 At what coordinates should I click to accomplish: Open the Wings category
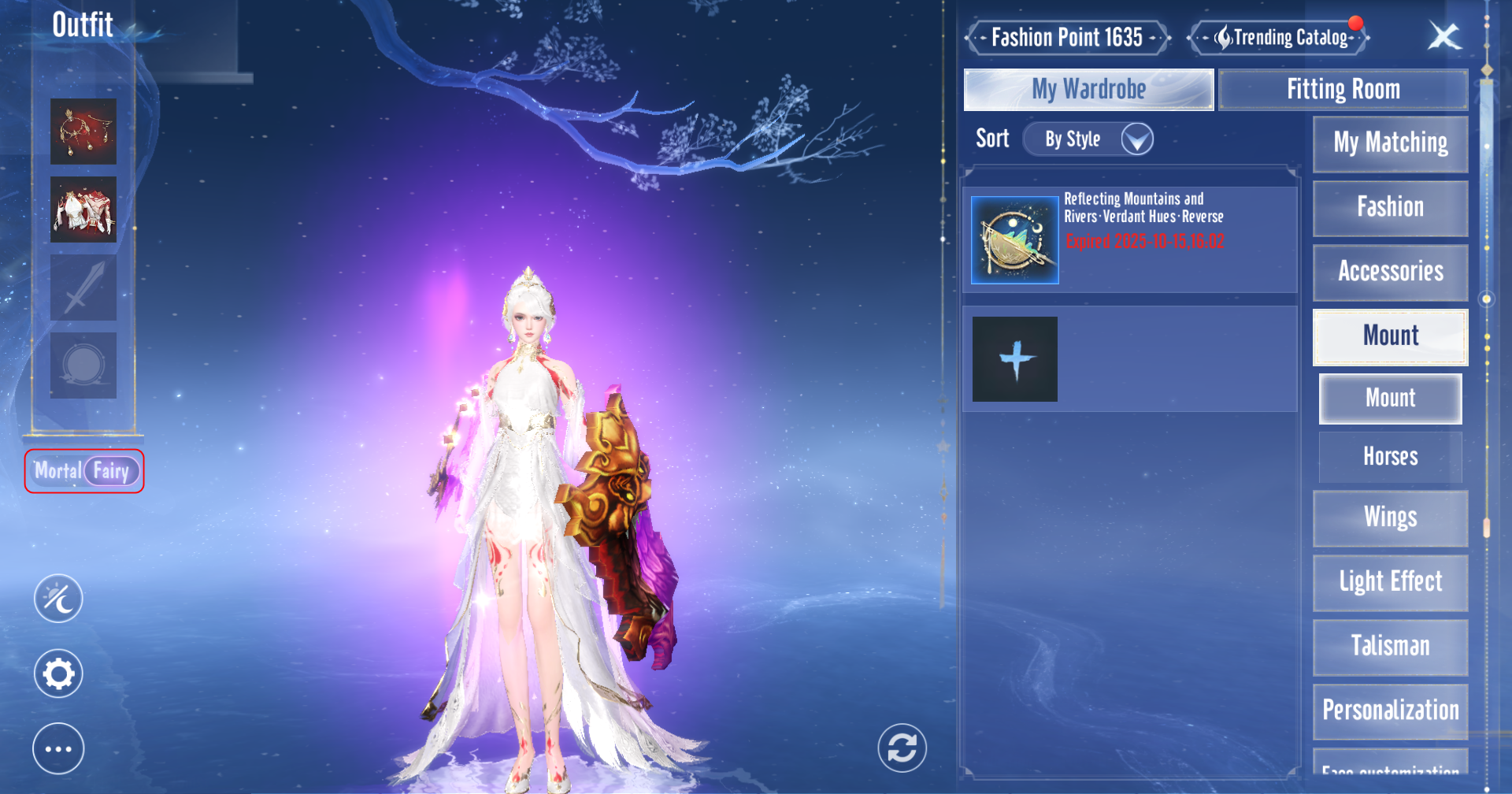pos(1390,518)
